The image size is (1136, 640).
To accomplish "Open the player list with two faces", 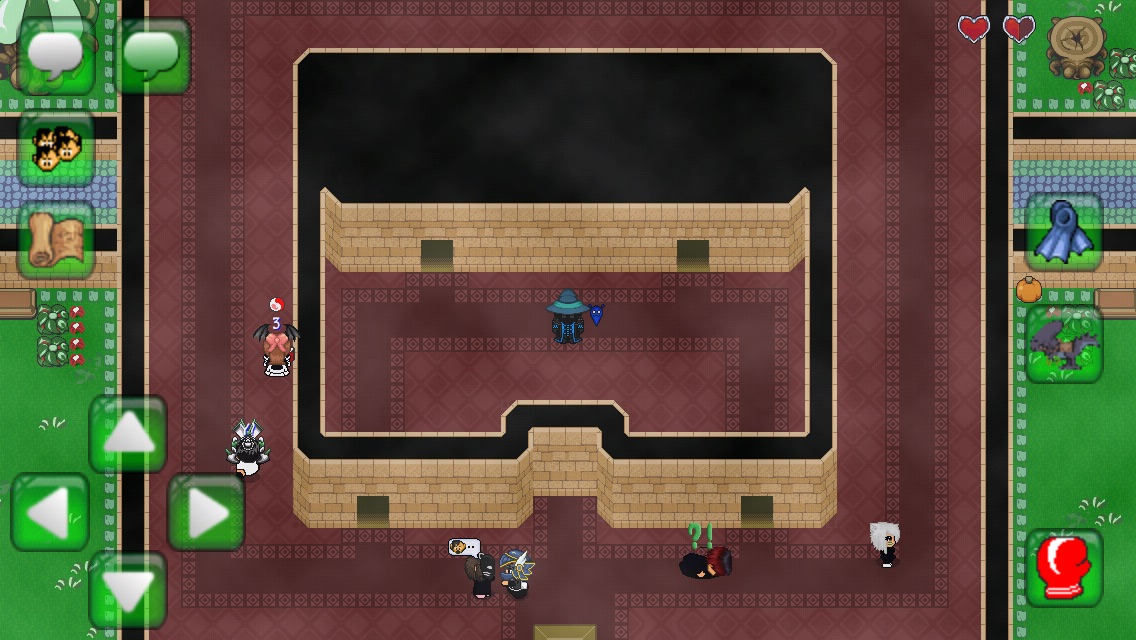I will click(x=56, y=149).
